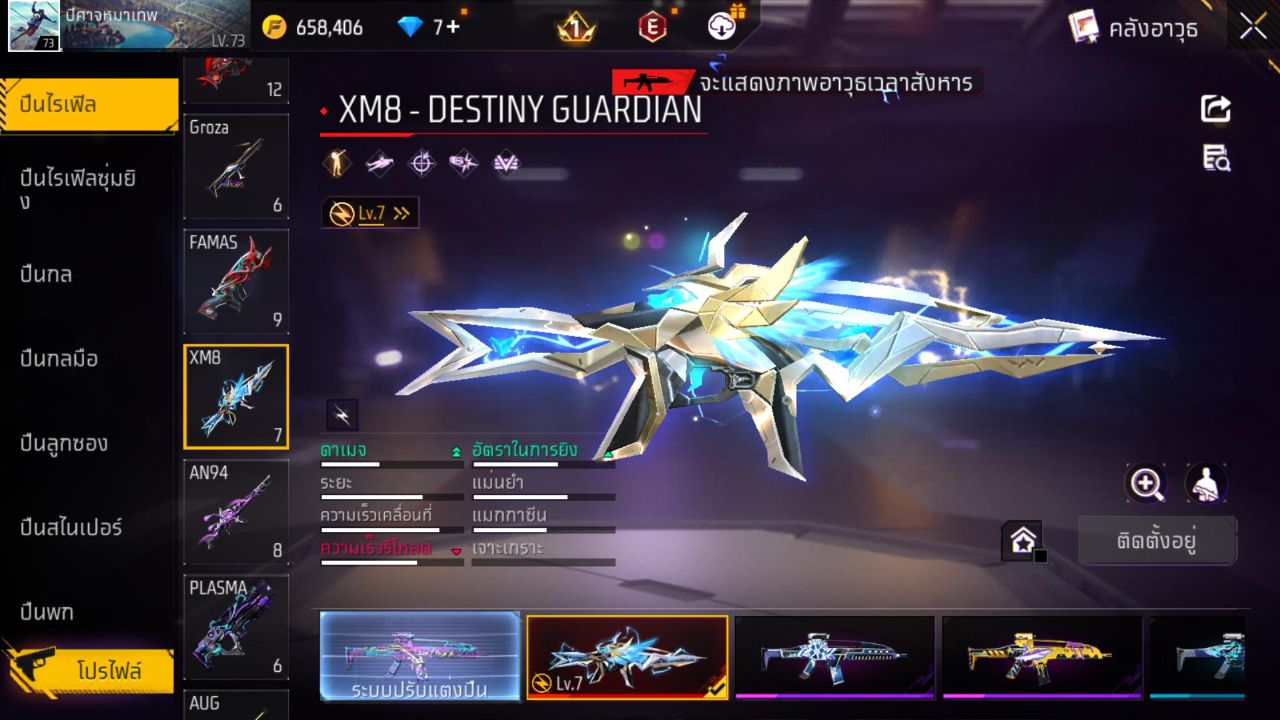
Task: Show the ปืนลูกซอง category
Action: coord(65,443)
